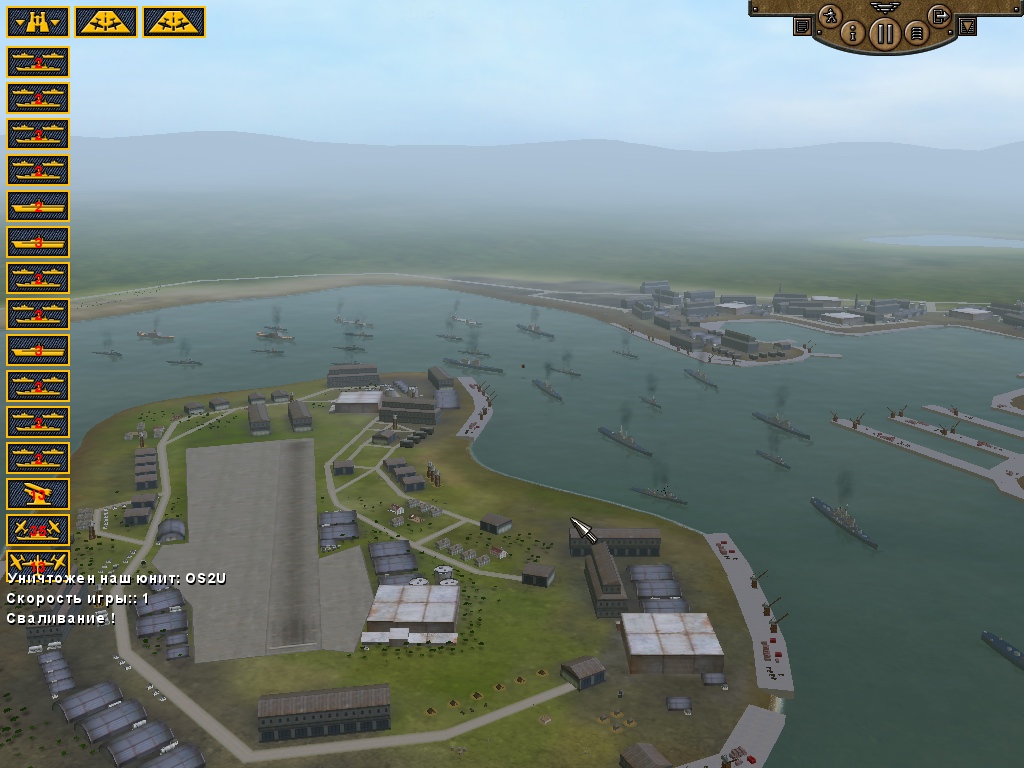The image size is (1024, 768).
Task: Open the notes page square button
Action: pyautogui.click(x=802, y=27)
